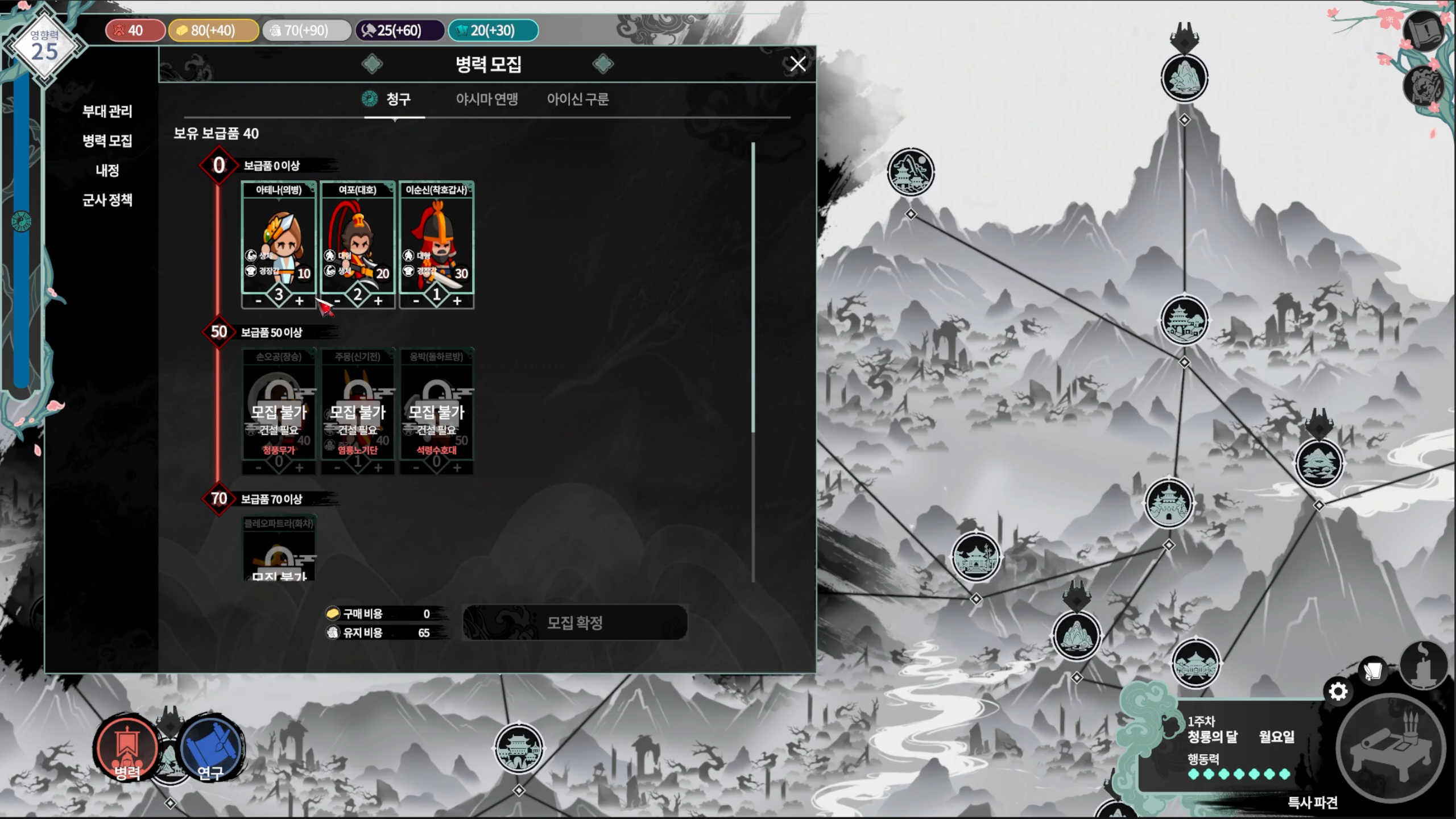
Task: Reduce 이순신(착호갑사) count with minus
Action: pos(416,301)
